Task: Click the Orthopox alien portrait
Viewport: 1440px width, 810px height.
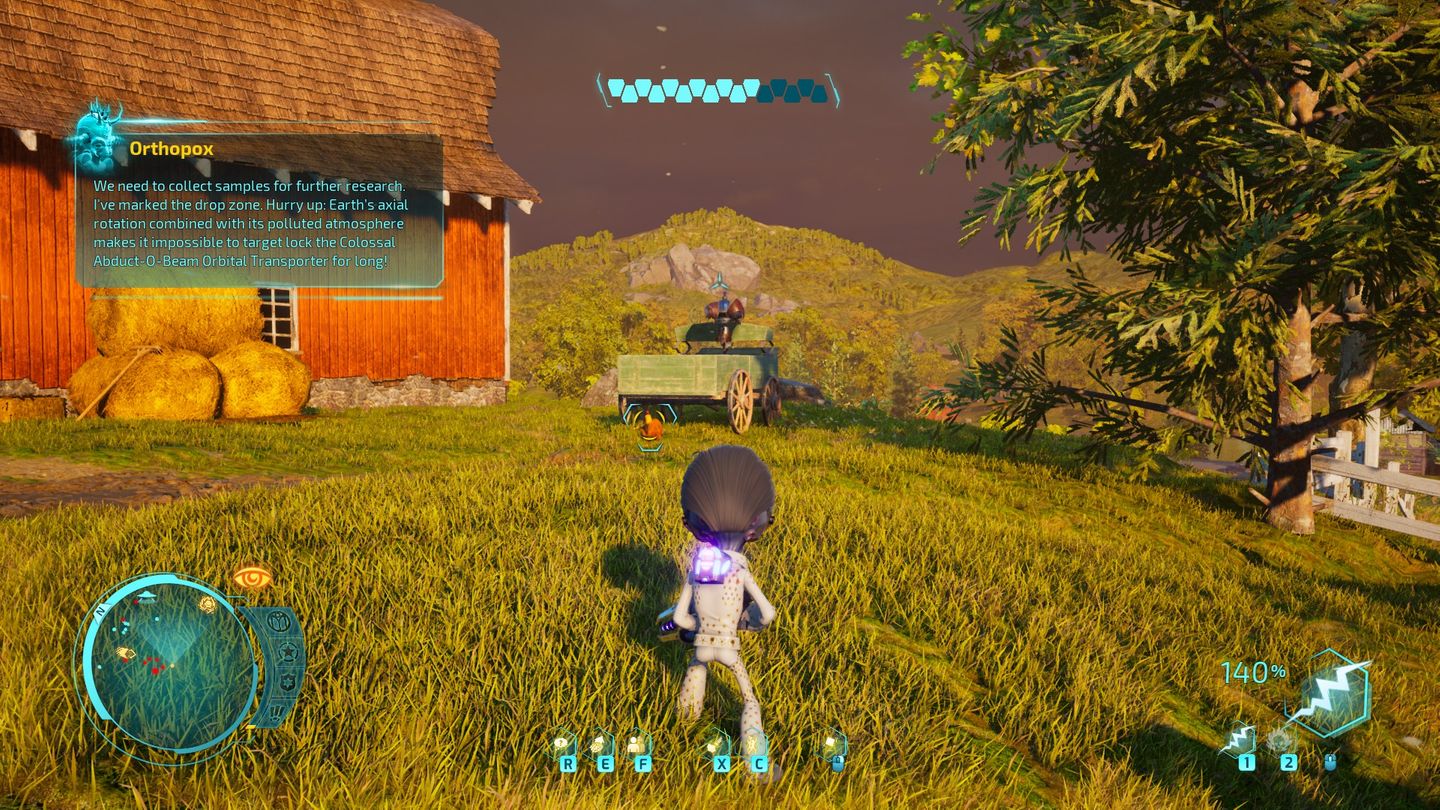Action: [97, 137]
